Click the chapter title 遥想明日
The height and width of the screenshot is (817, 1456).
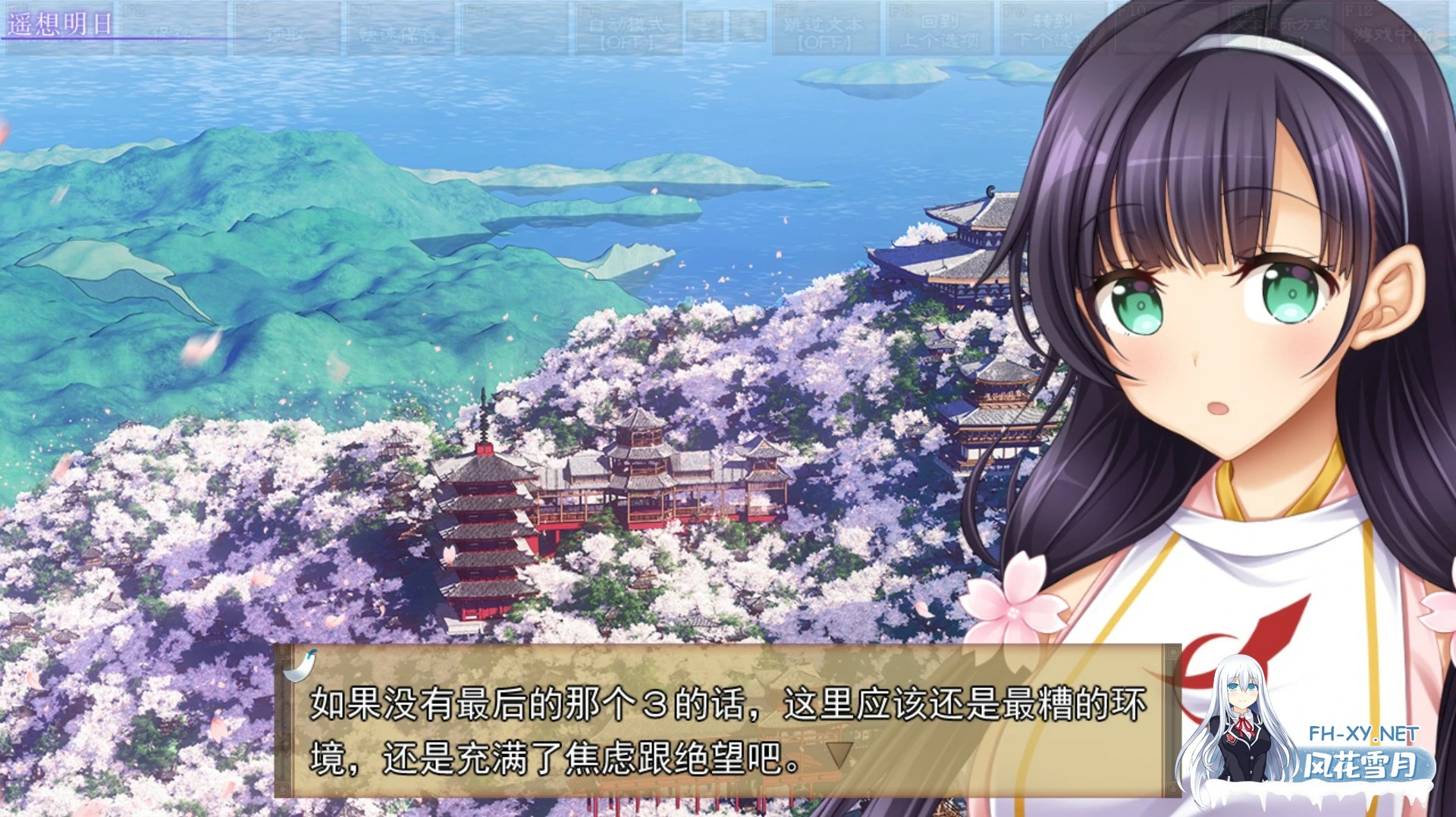tap(61, 23)
